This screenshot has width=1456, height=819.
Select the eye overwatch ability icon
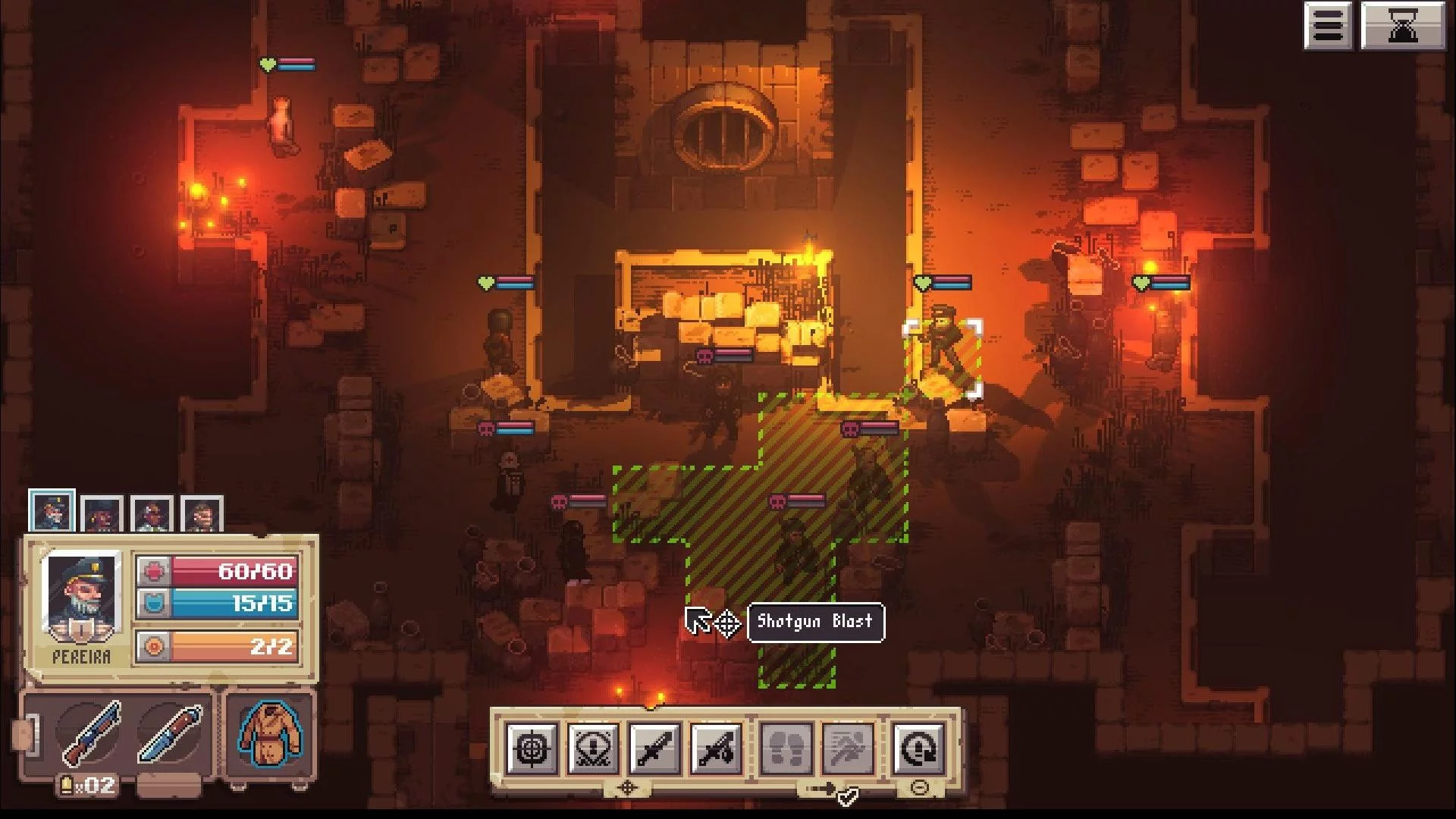pos(593,749)
